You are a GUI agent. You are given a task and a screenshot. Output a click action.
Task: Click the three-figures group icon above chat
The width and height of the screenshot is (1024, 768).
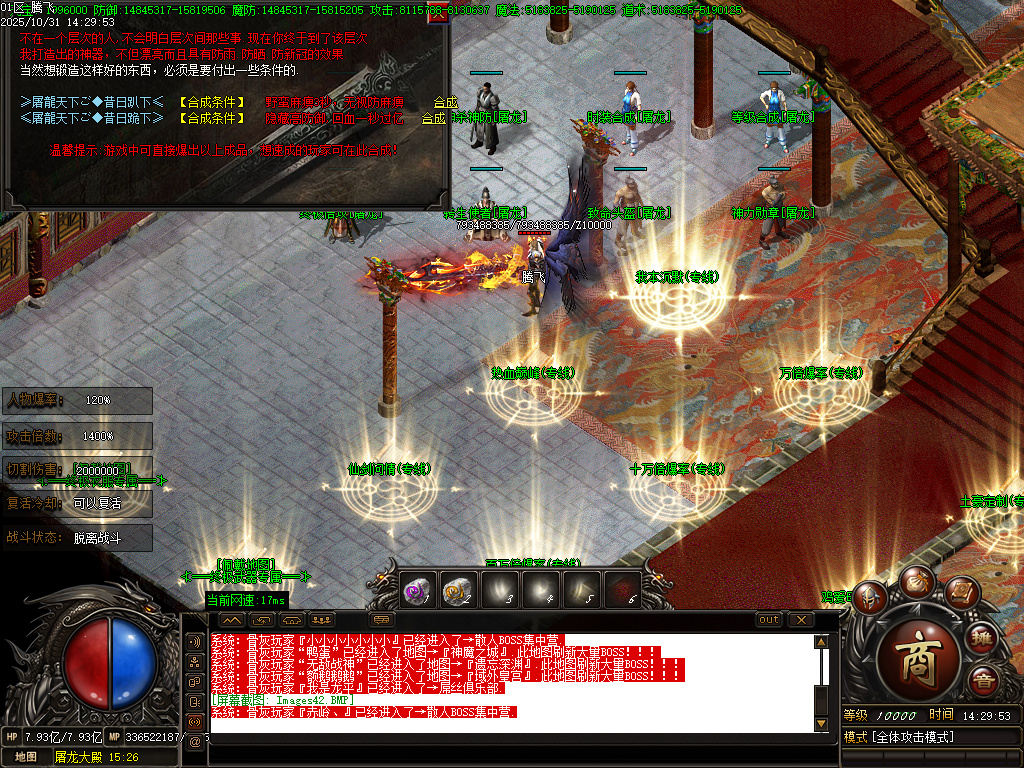tap(322, 620)
